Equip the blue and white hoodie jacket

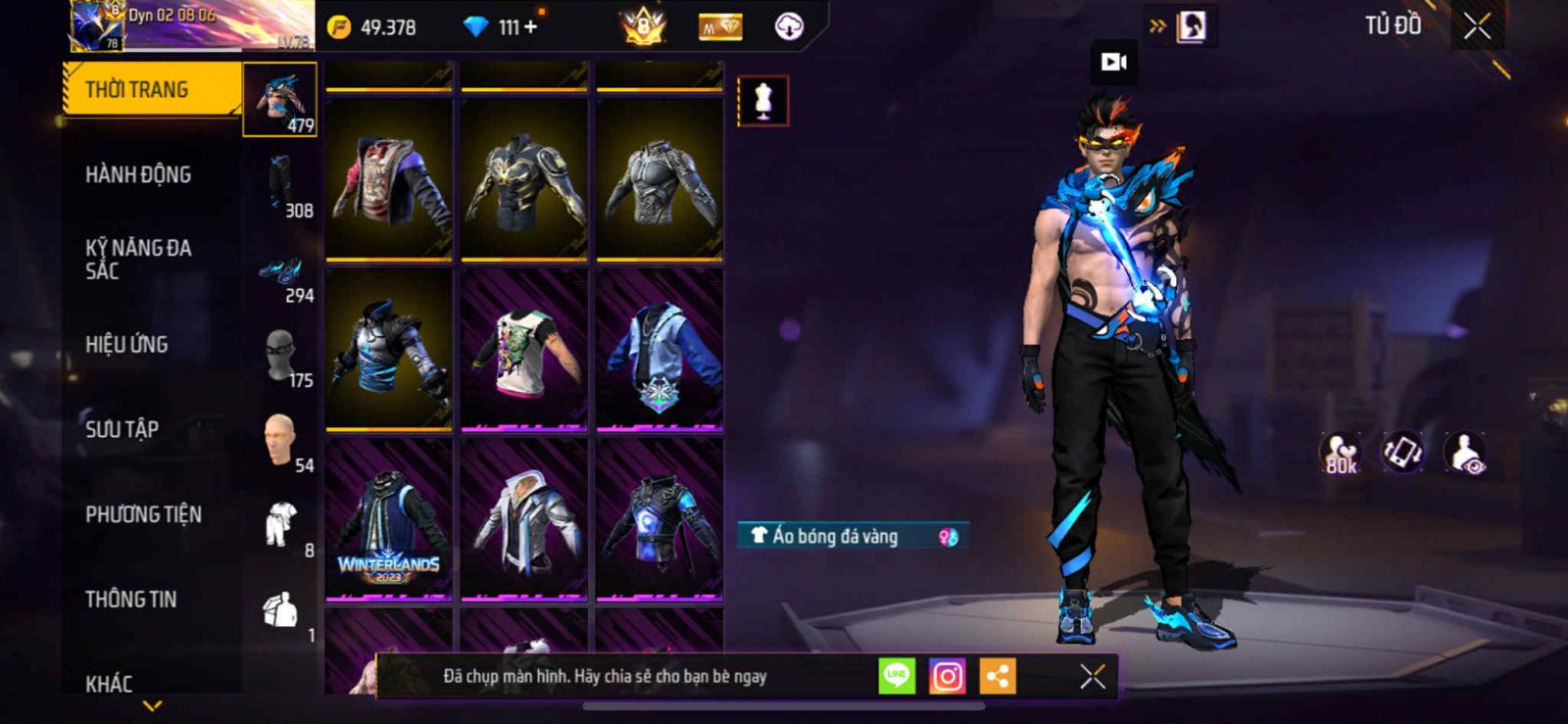660,350
